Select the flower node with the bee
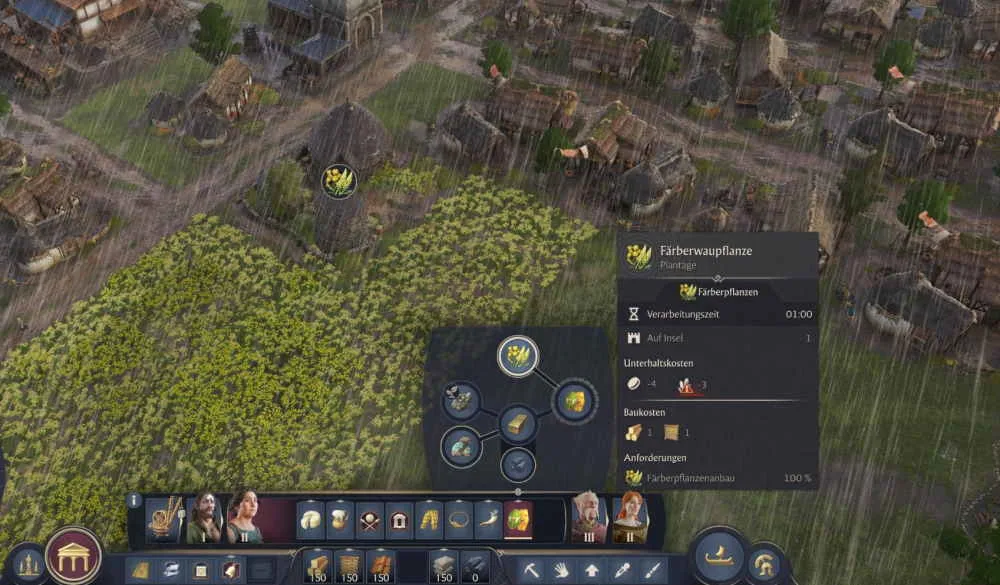This screenshot has width=1000, height=585. point(462,400)
